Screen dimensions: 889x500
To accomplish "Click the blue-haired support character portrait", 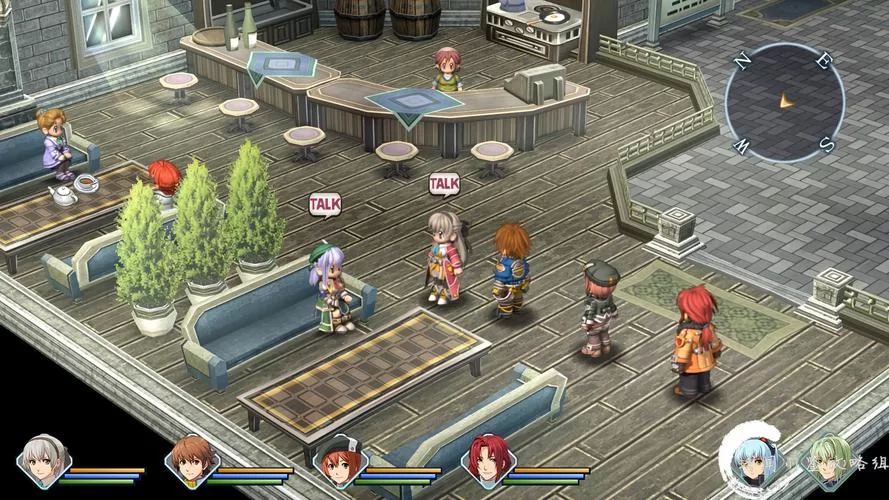I will (751, 460).
